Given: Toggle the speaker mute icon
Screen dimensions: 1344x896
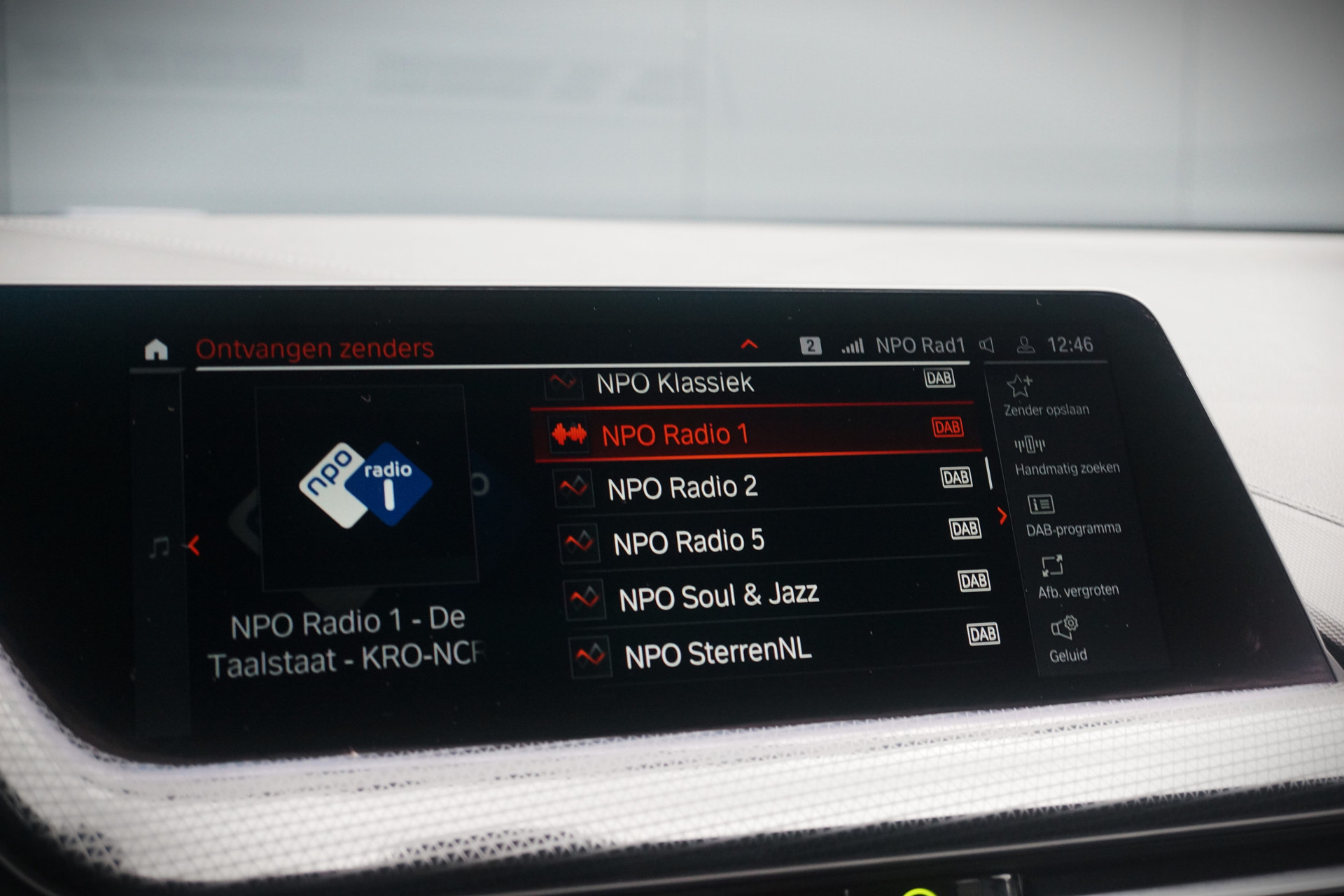Looking at the screenshot, I should click(987, 345).
